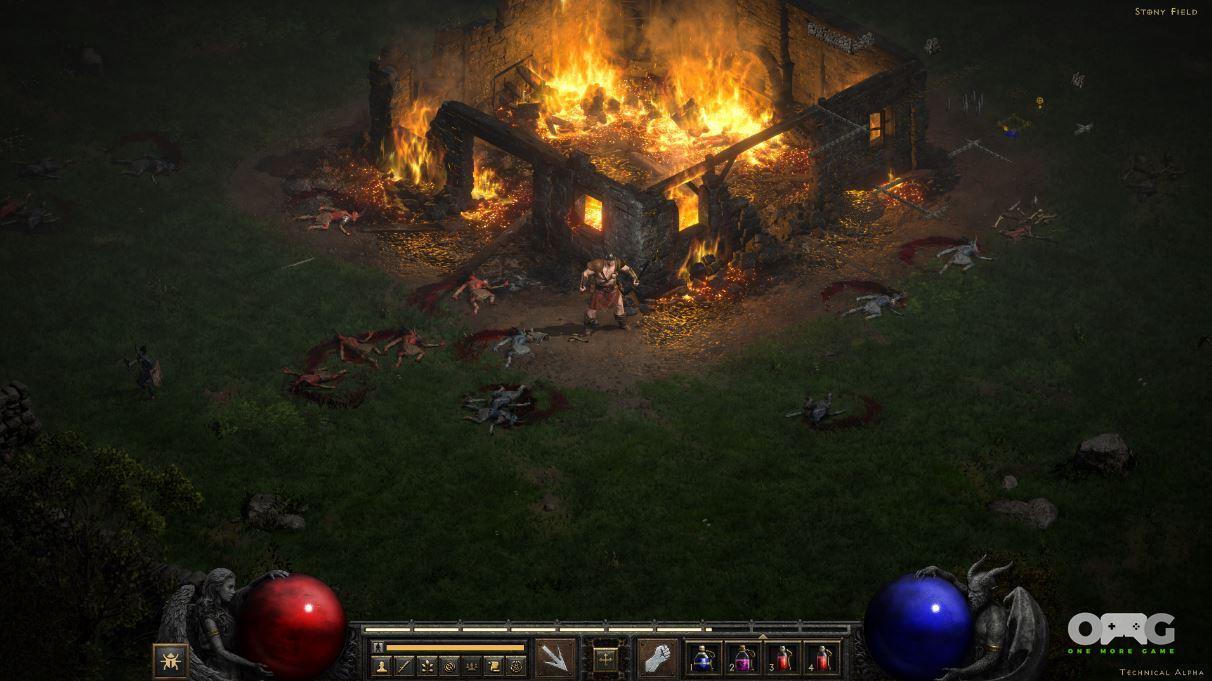Open the game menu gear button
The image size is (1212, 681).
pyautogui.click(x=517, y=666)
